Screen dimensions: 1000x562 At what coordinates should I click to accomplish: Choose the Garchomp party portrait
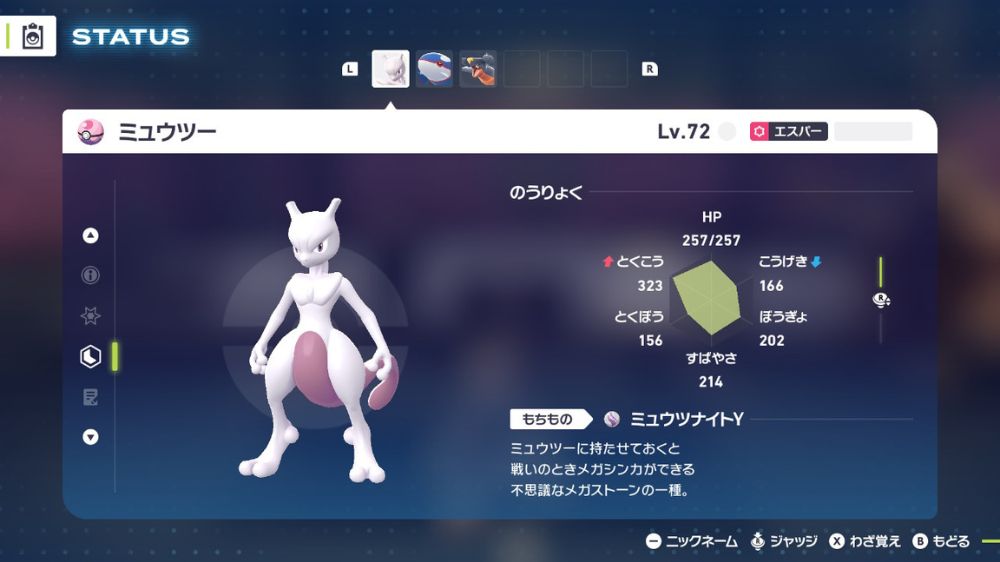pyautogui.click(x=478, y=69)
